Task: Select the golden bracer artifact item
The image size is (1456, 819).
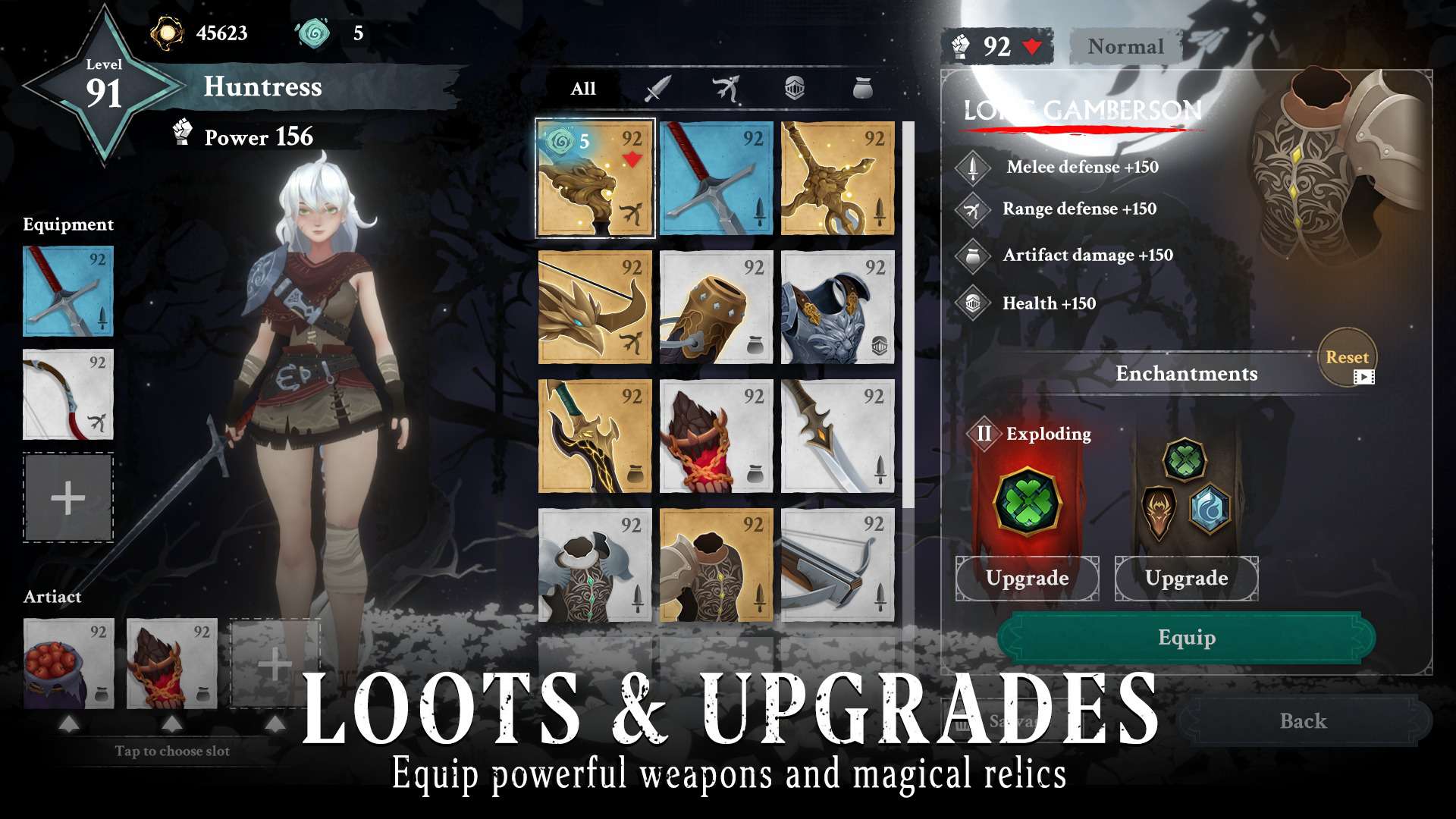Action: (716, 308)
